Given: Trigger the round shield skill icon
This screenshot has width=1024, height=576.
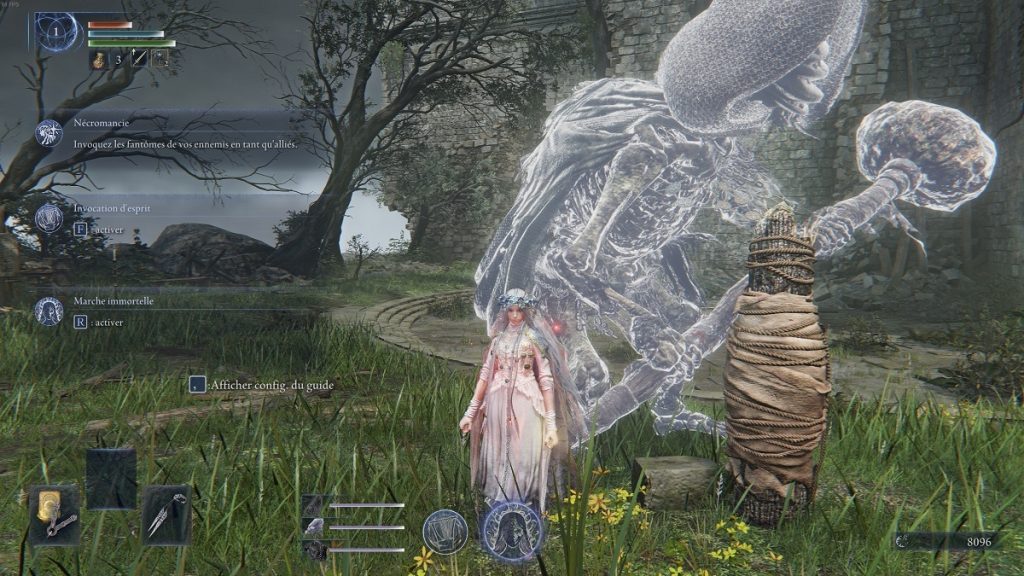Looking at the screenshot, I should point(445,530).
